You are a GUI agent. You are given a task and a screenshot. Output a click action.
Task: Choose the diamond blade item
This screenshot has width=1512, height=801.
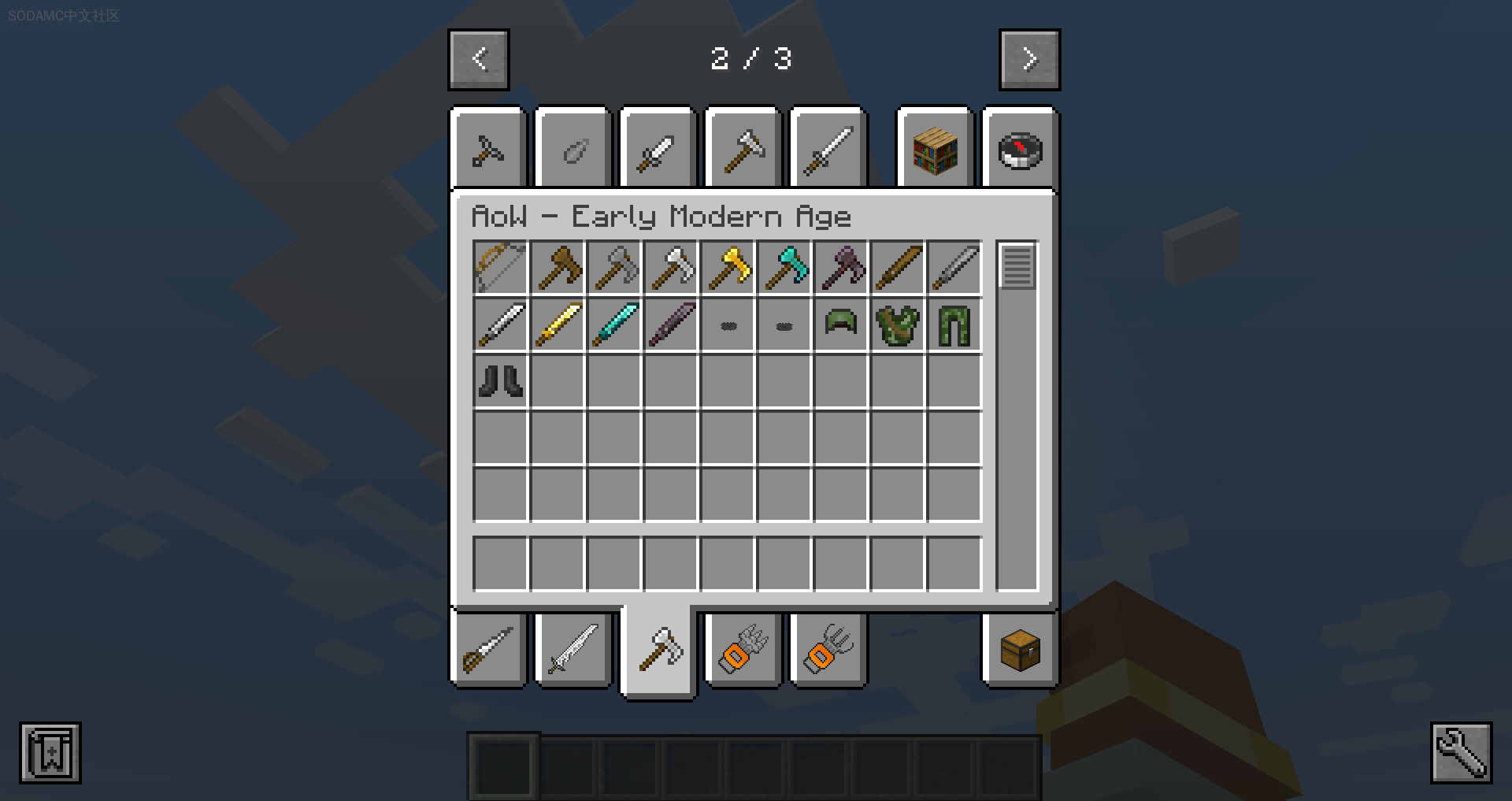(x=614, y=324)
